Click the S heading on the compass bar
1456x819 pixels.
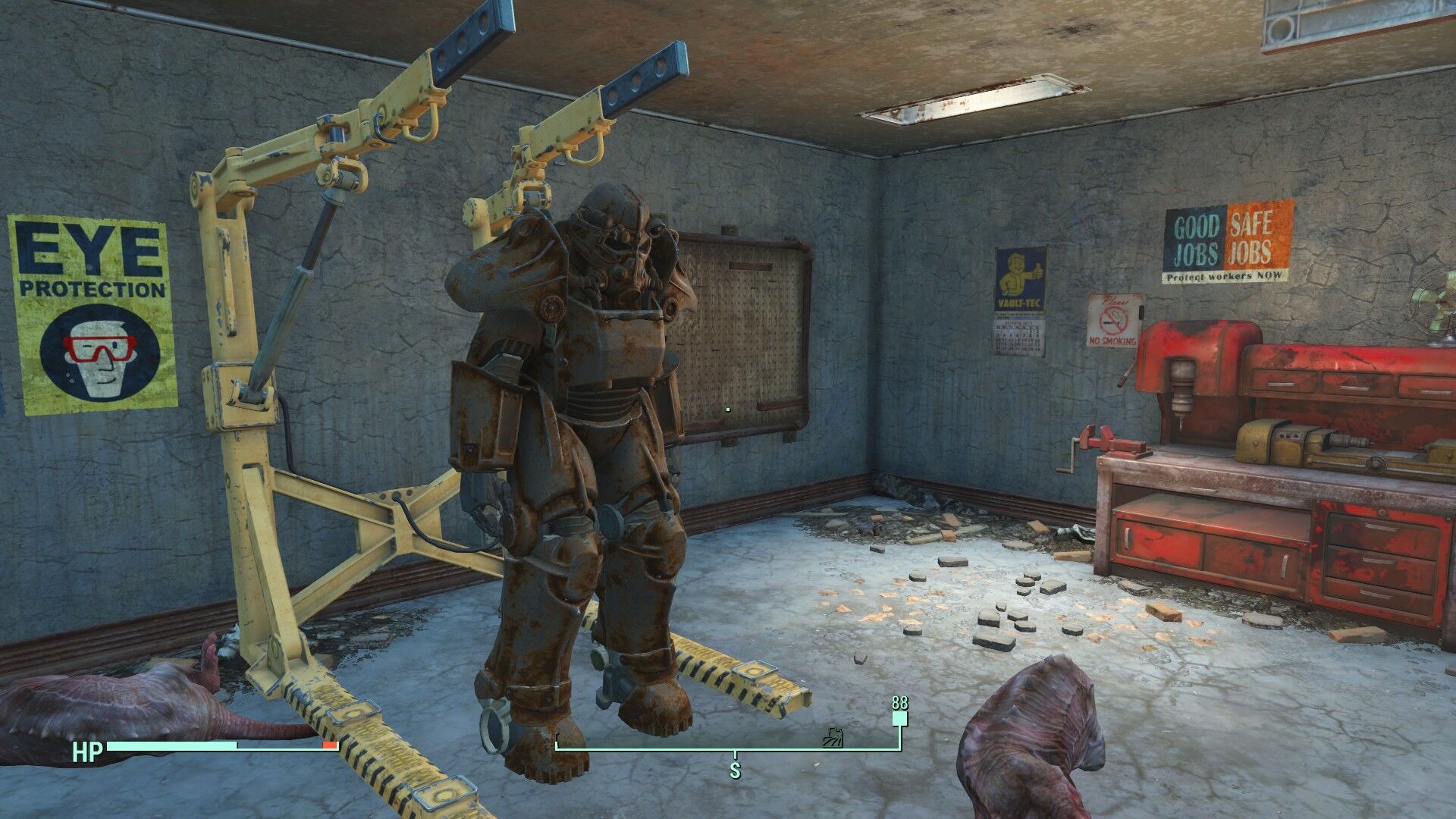[x=735, y=770]
